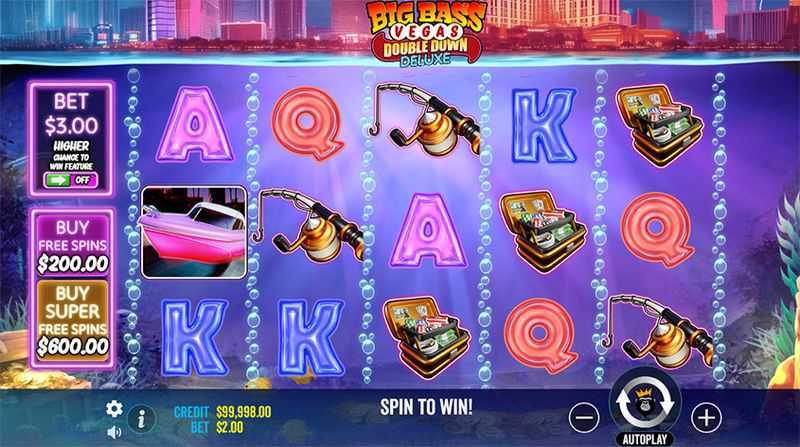Decrease the bet with the minus button
The width and height of the screenshot is (800, 447).
586,415
